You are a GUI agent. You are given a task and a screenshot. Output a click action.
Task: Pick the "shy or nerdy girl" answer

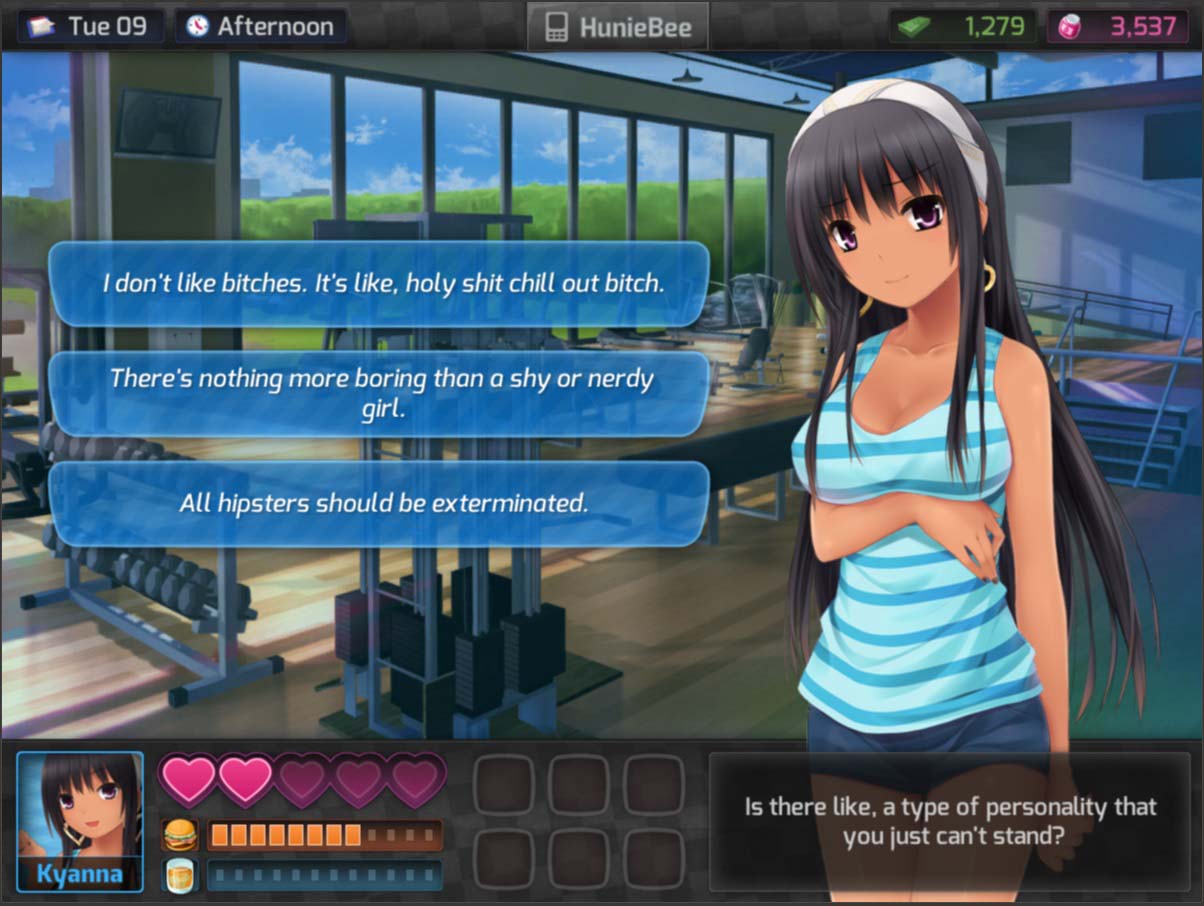click(x=380, y=393)
